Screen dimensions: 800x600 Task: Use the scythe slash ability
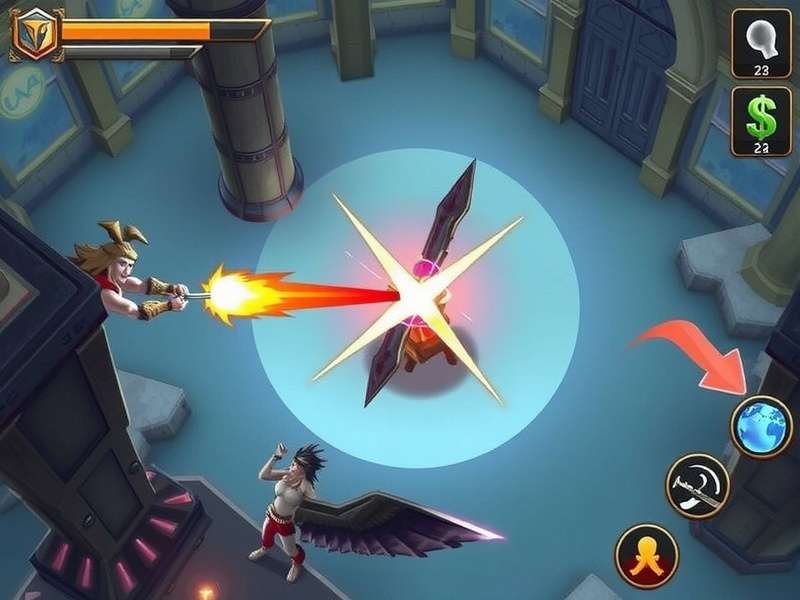pos(697,486)
